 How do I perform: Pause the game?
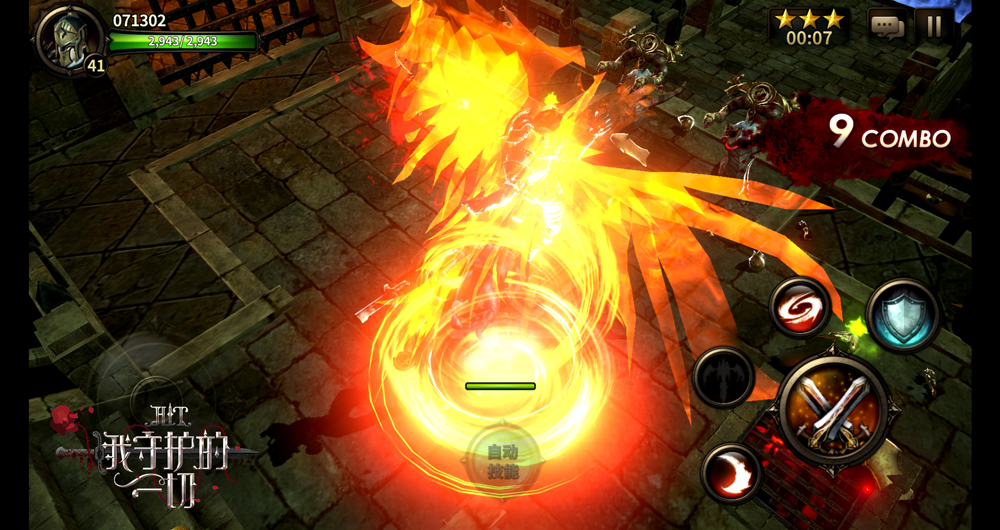pyautogui.click(x=934, y=25)
